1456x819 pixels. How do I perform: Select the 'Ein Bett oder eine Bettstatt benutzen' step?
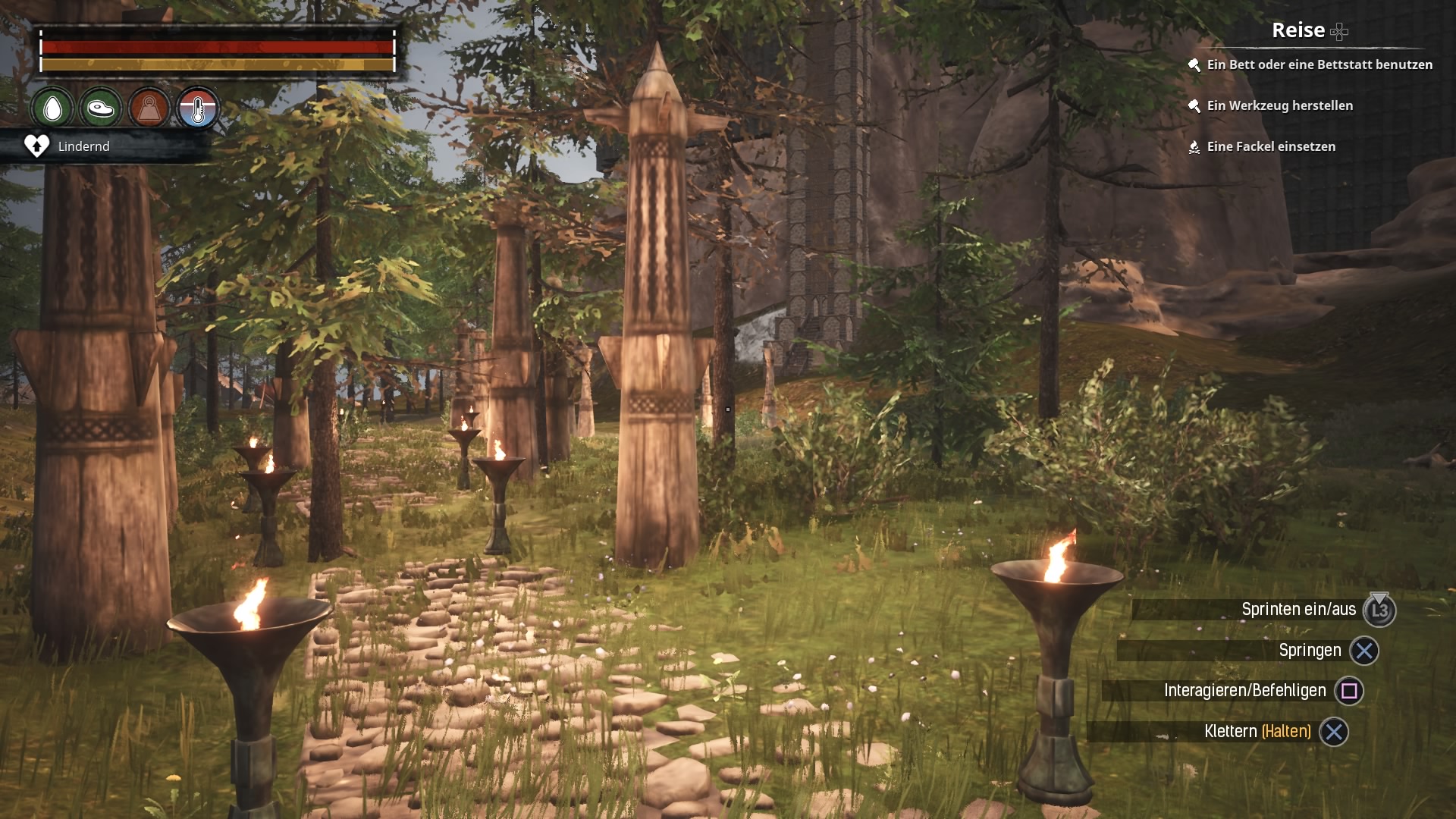coord(1319,65)
